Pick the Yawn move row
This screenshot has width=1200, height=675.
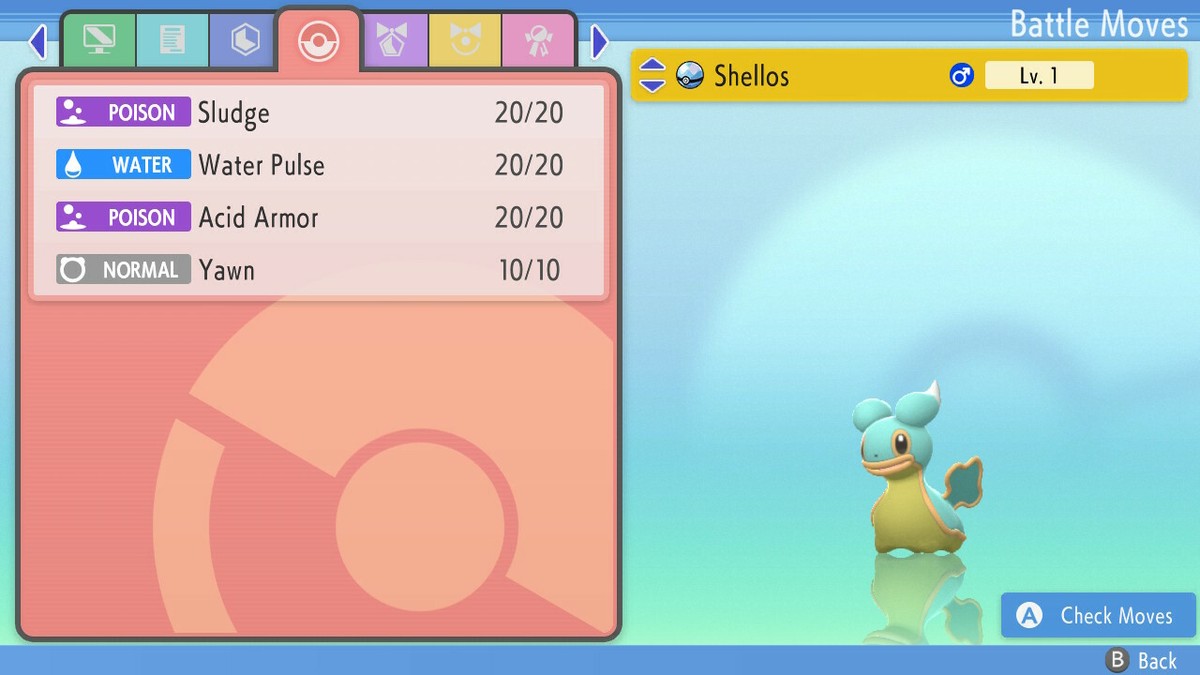318,270
